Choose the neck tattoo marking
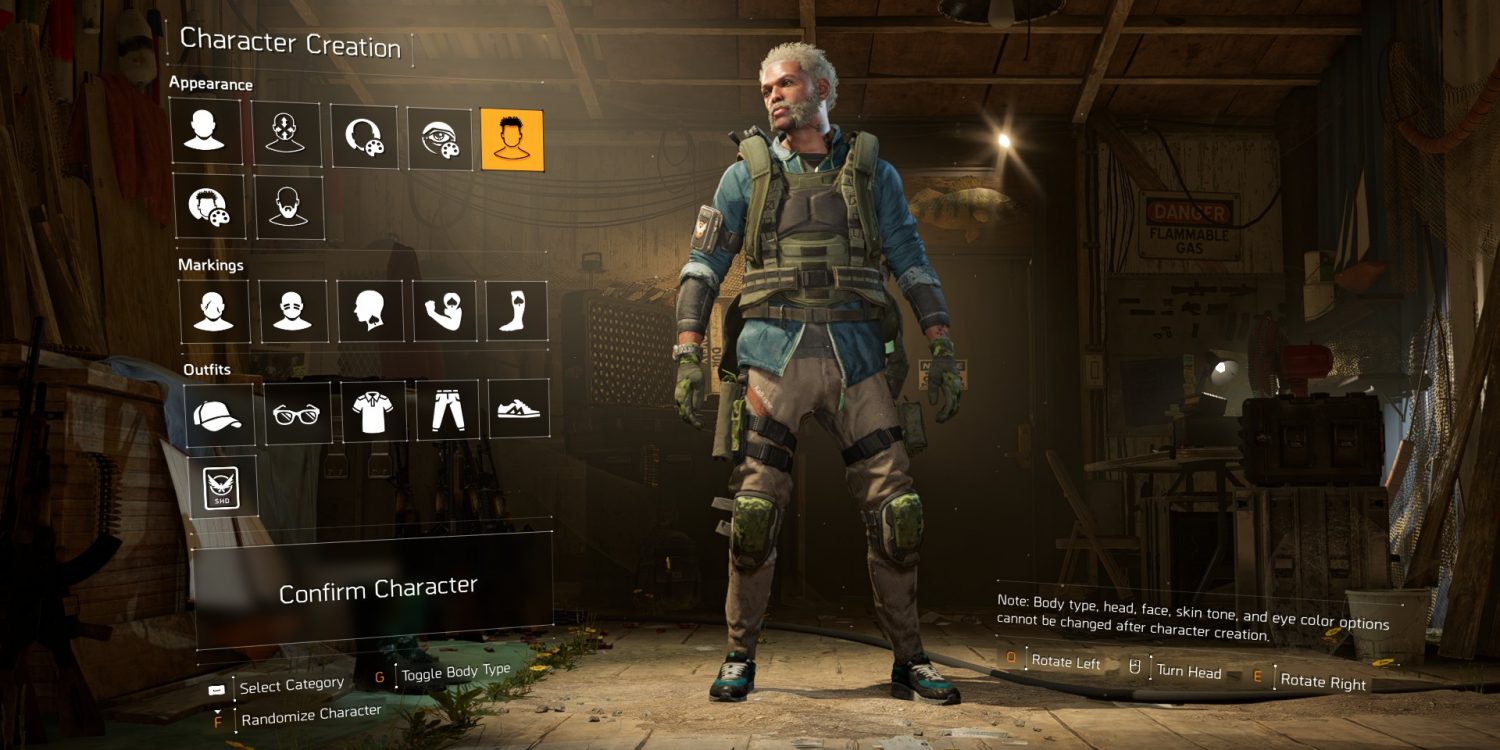This screenshot has height=750, width=1500. point(370,311)
